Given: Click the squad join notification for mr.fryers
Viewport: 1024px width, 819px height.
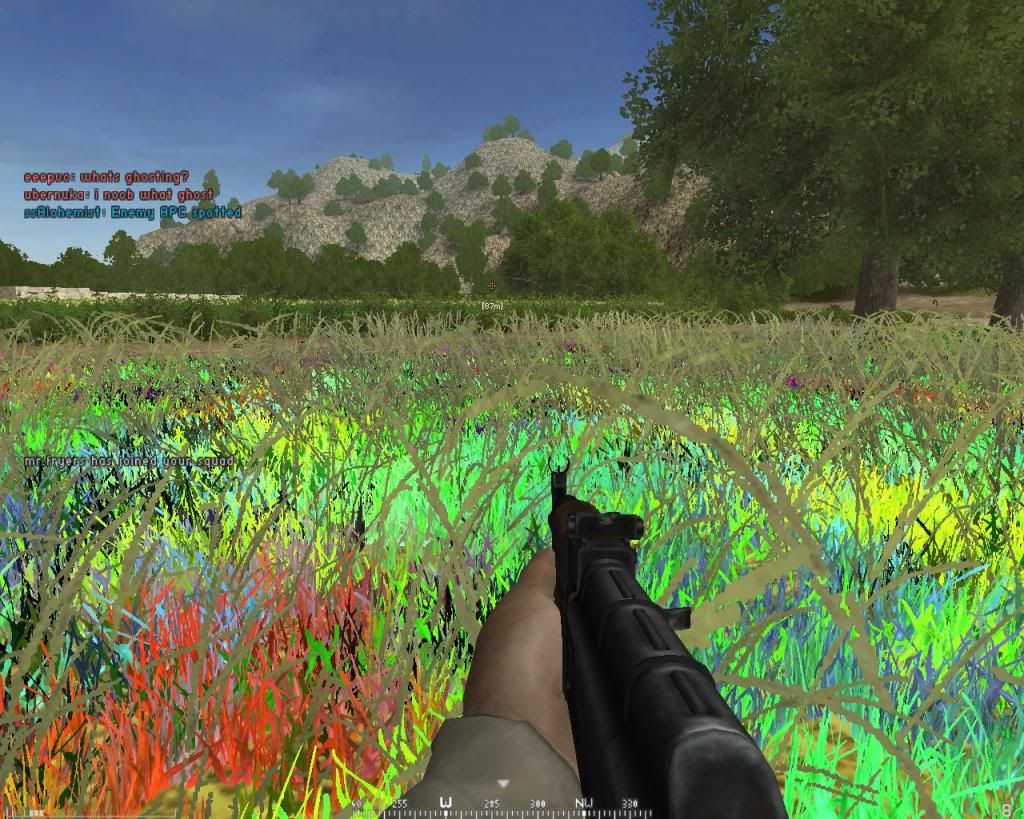Looking at the screenshot, I should (130, 461).
